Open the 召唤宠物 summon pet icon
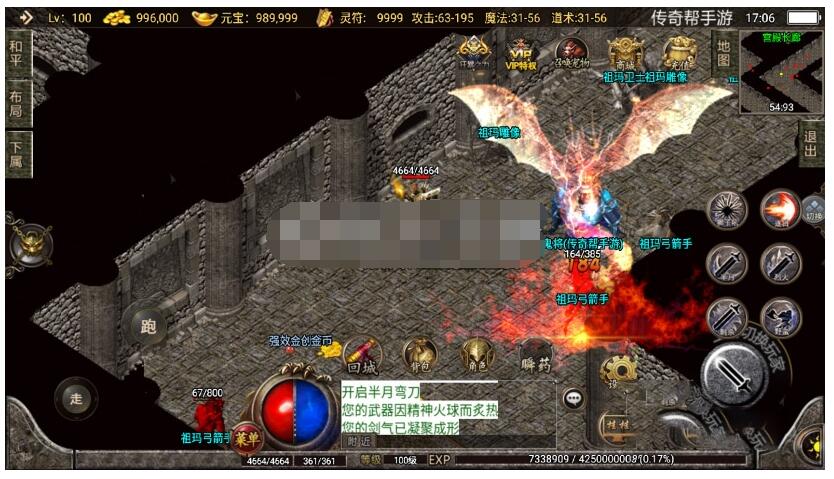 [x=573, y=54]
